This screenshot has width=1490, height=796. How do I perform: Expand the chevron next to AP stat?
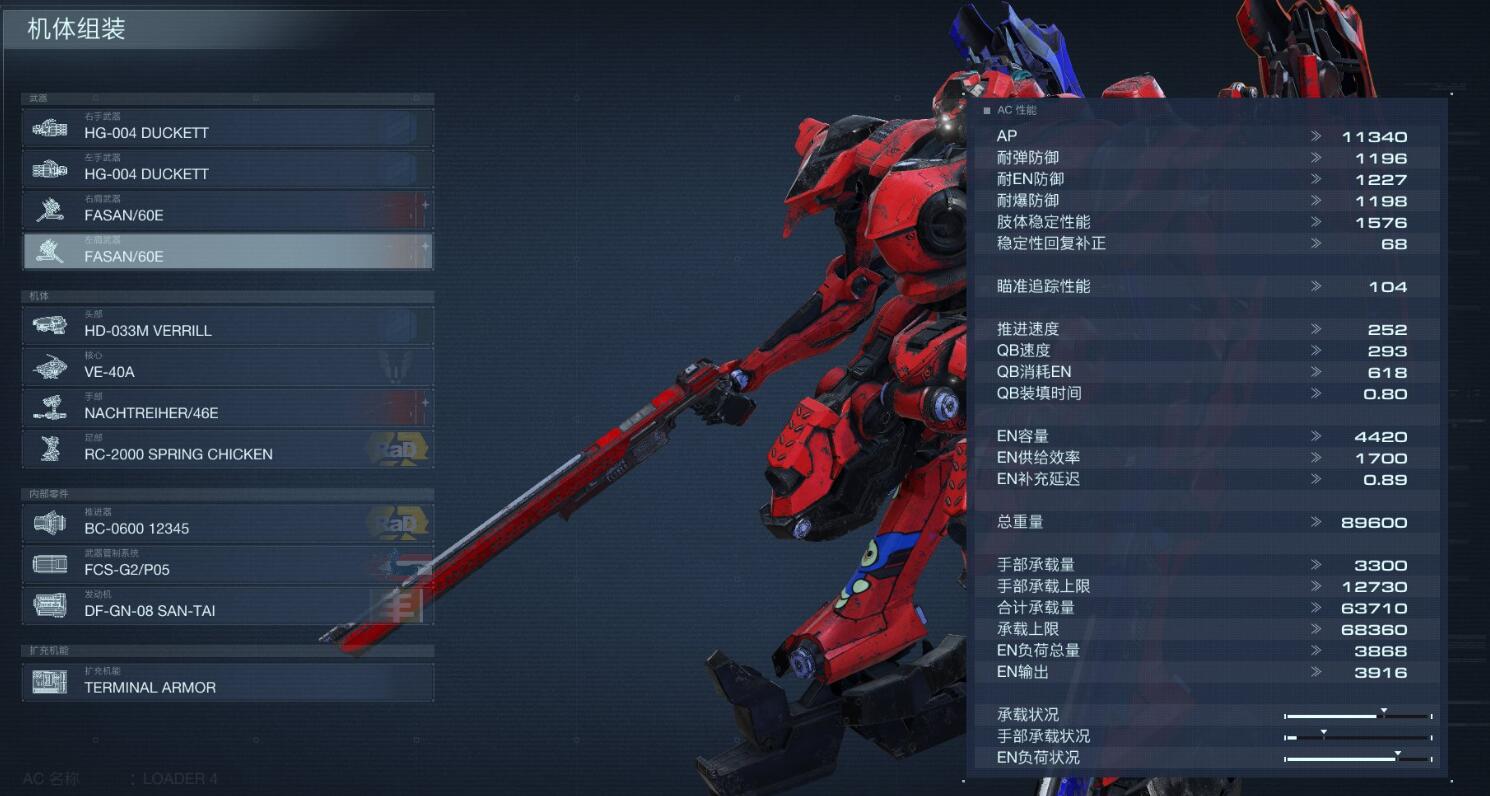coord(1318,136)
